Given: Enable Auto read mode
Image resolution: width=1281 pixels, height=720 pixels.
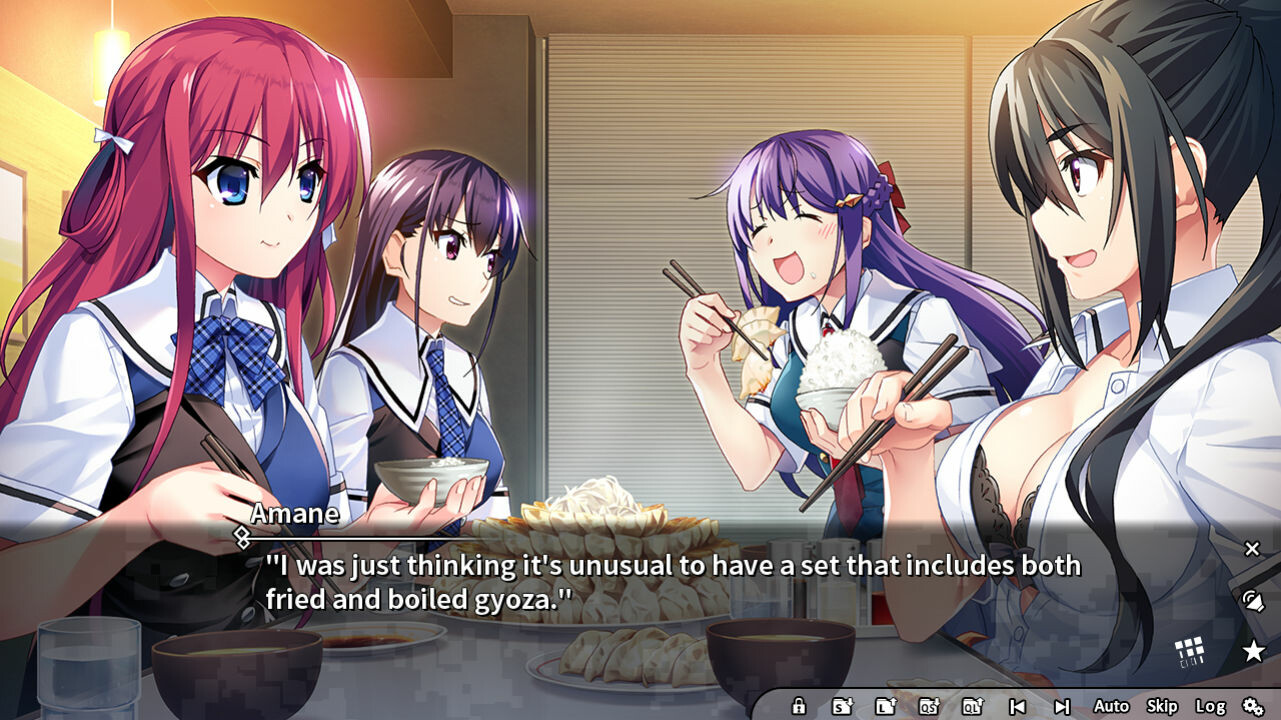Looking at the screenshot, I should [x=1111, y=706].
